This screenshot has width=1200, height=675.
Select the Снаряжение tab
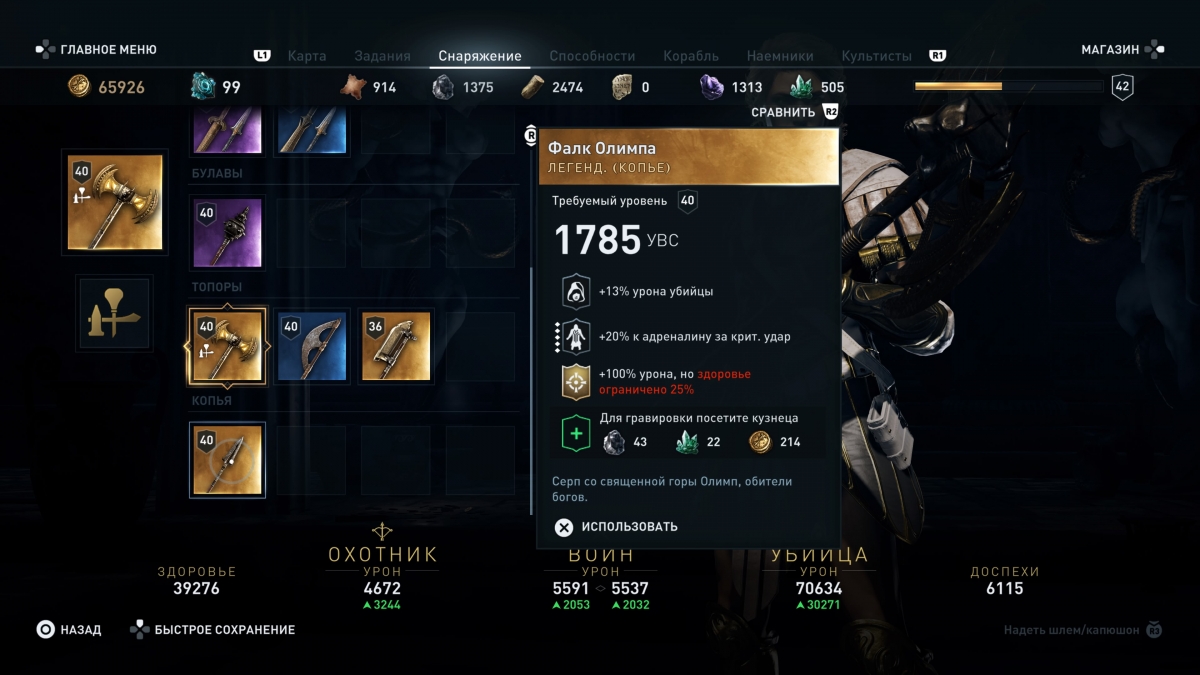coord(480,56)
